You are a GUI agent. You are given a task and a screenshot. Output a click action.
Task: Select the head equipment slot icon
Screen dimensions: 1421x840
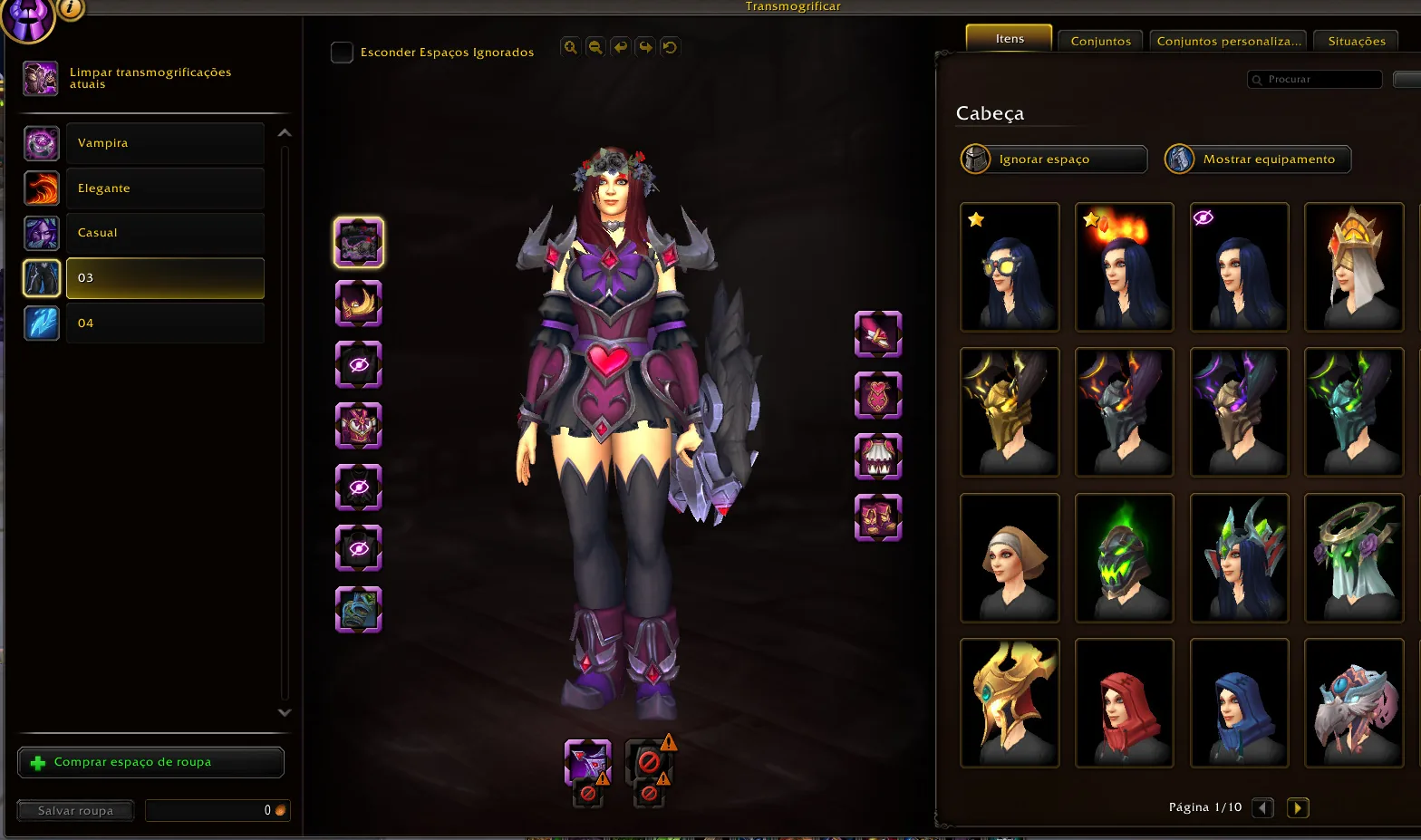359,242
